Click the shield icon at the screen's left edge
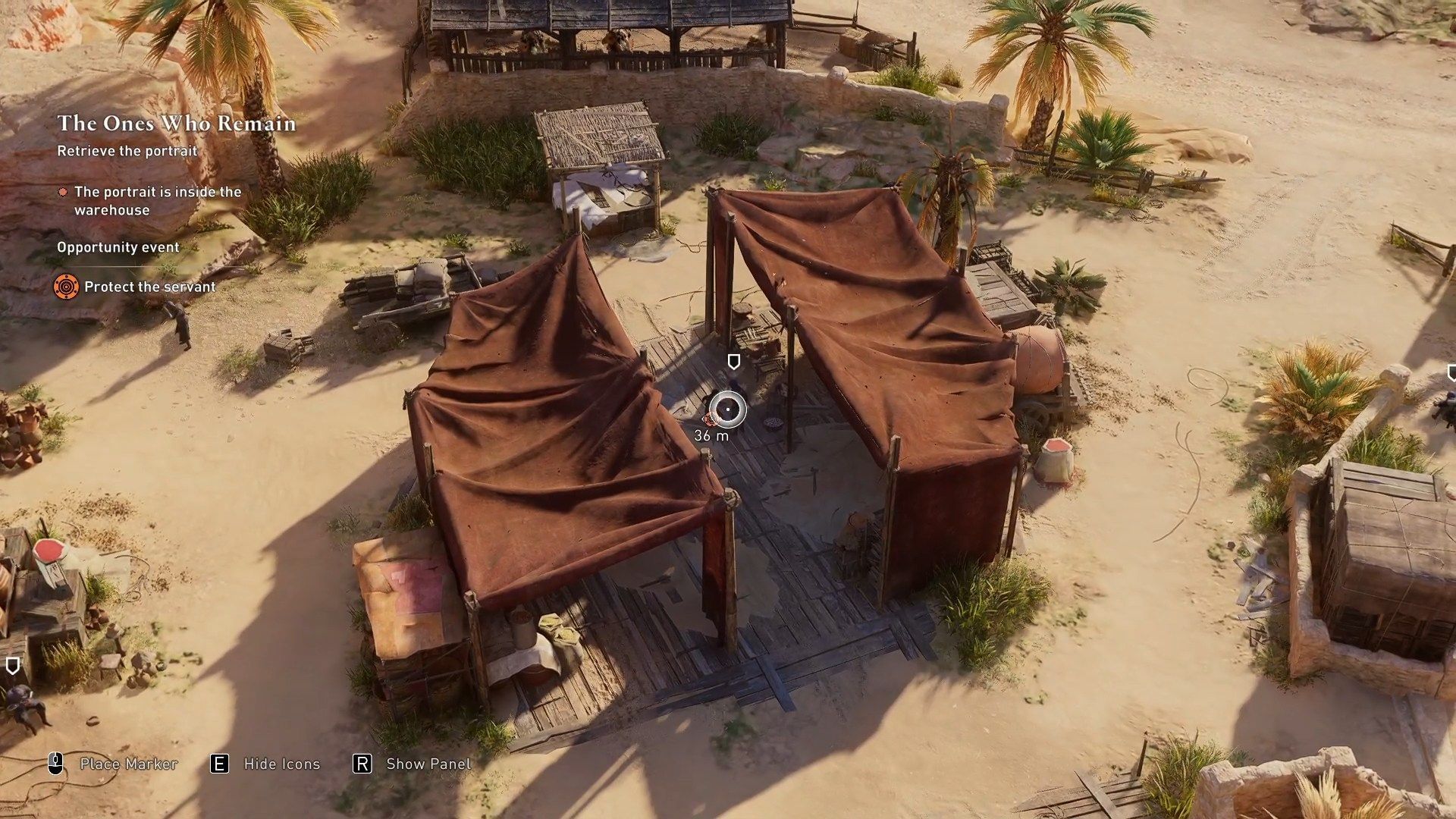This screenshot has width=1456, height=819. pyautogui.click(x=12, y=666)
